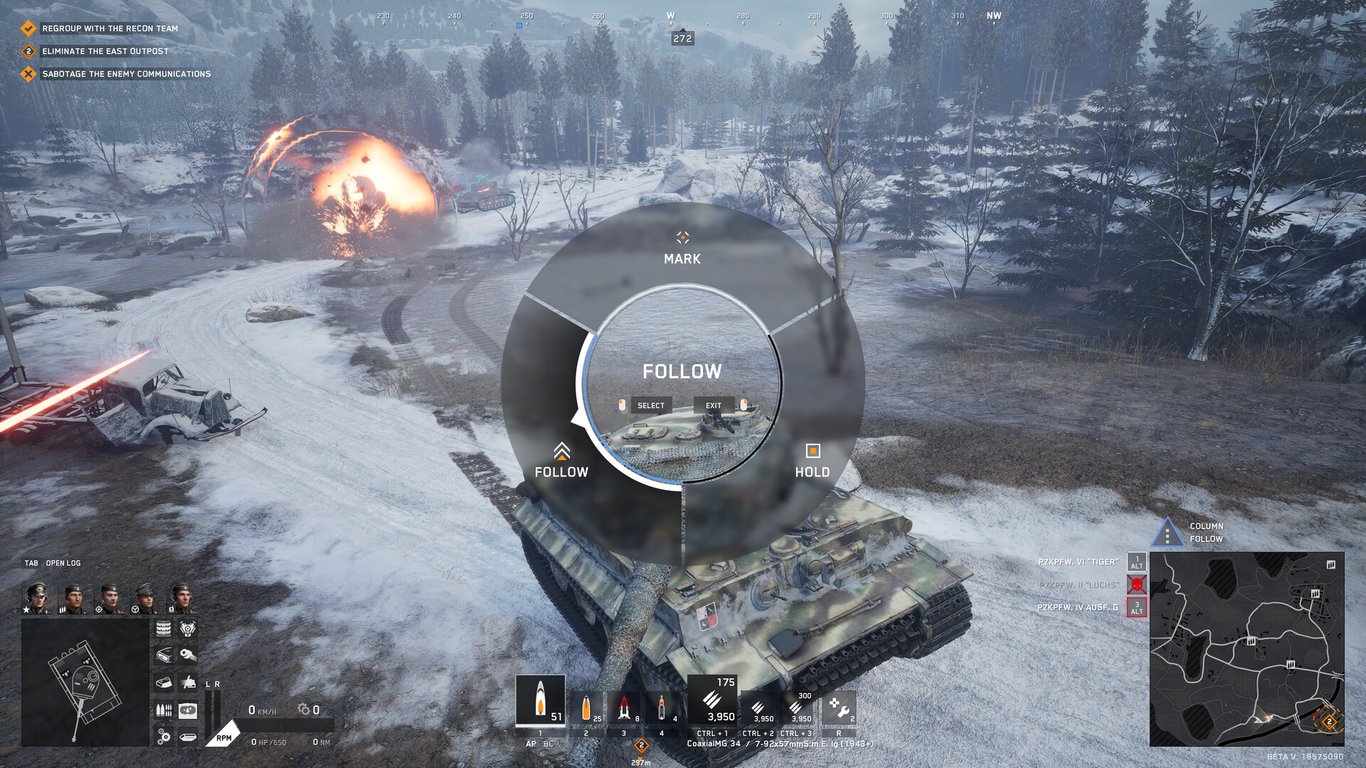This screenshot has height=768, width=1366.
Task: Toggle the CoaxialMG 34 weapon slot
Action: pyautogui.click(x=713, y=699)
